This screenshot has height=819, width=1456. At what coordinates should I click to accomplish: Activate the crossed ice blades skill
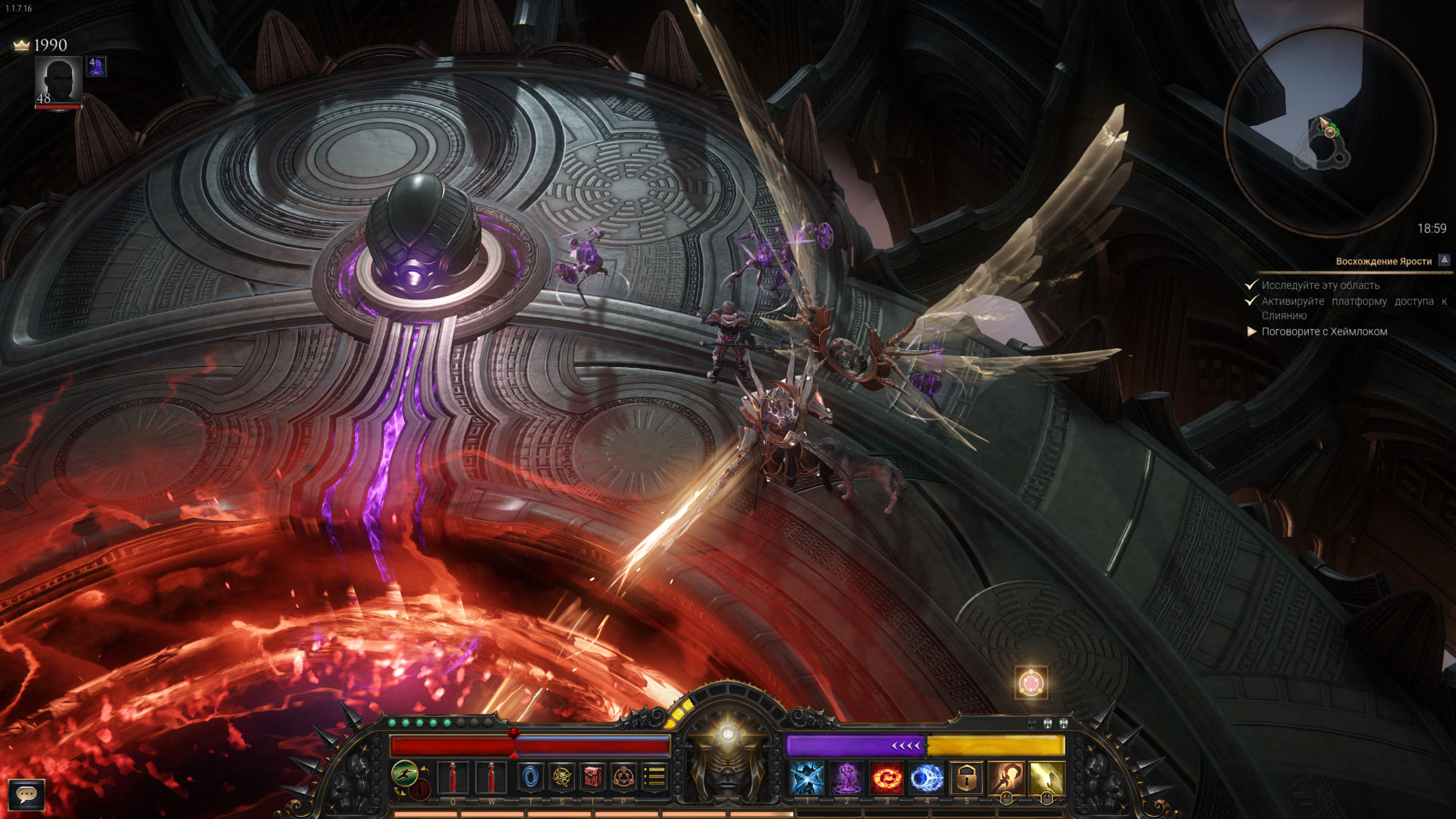point(807,778)
